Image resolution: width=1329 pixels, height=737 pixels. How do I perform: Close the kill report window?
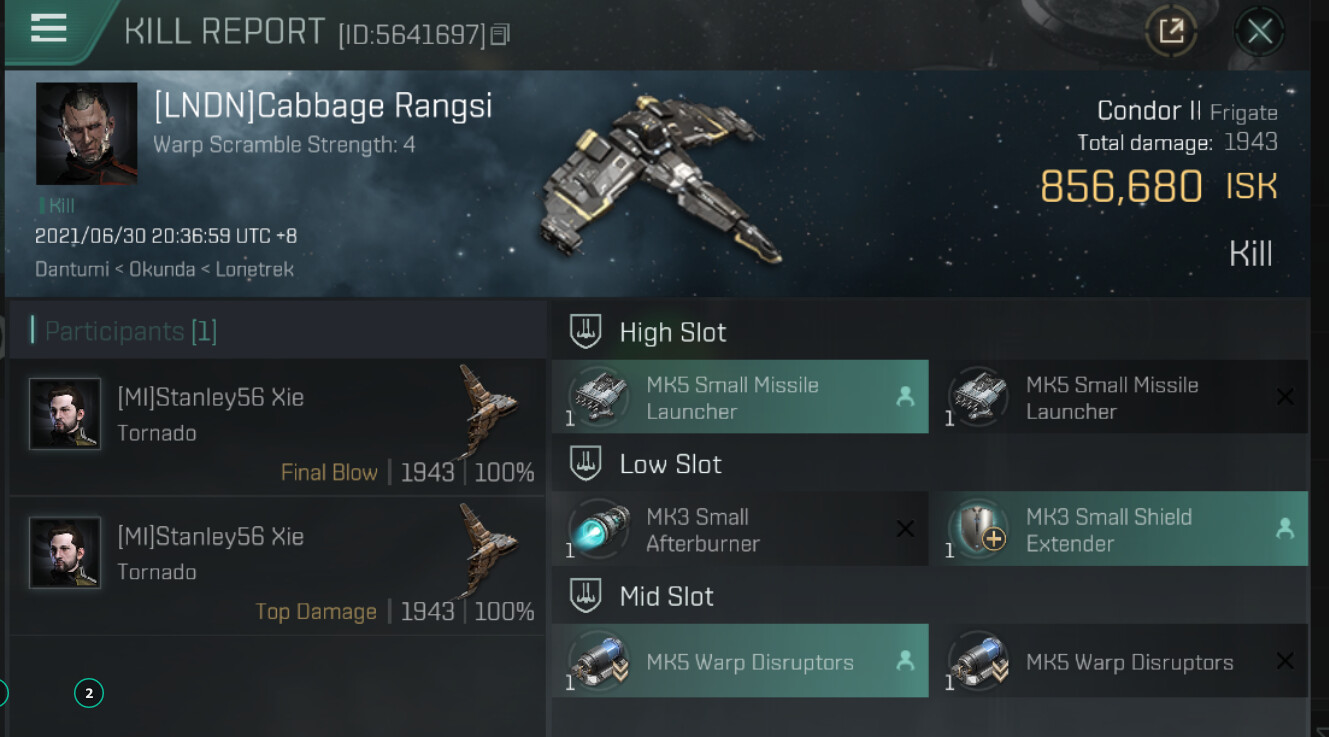[x=1259, y=32]
